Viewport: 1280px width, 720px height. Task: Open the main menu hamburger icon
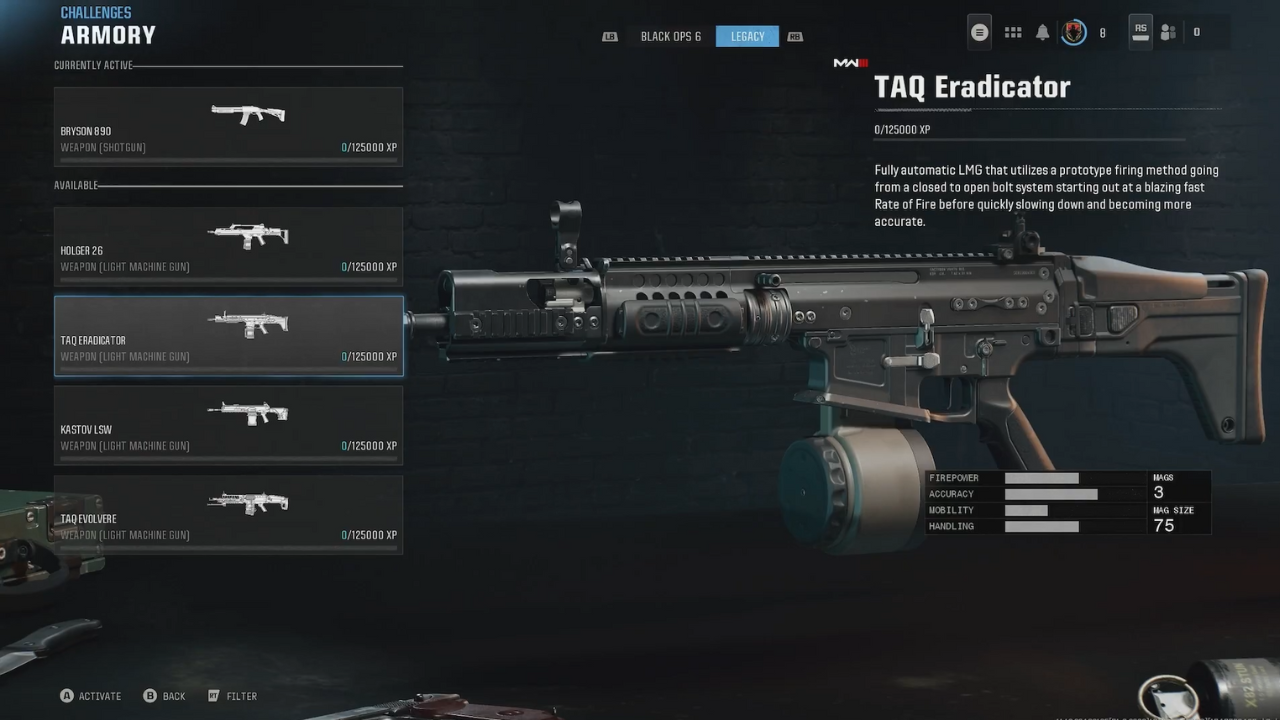(x=979, y=32)
